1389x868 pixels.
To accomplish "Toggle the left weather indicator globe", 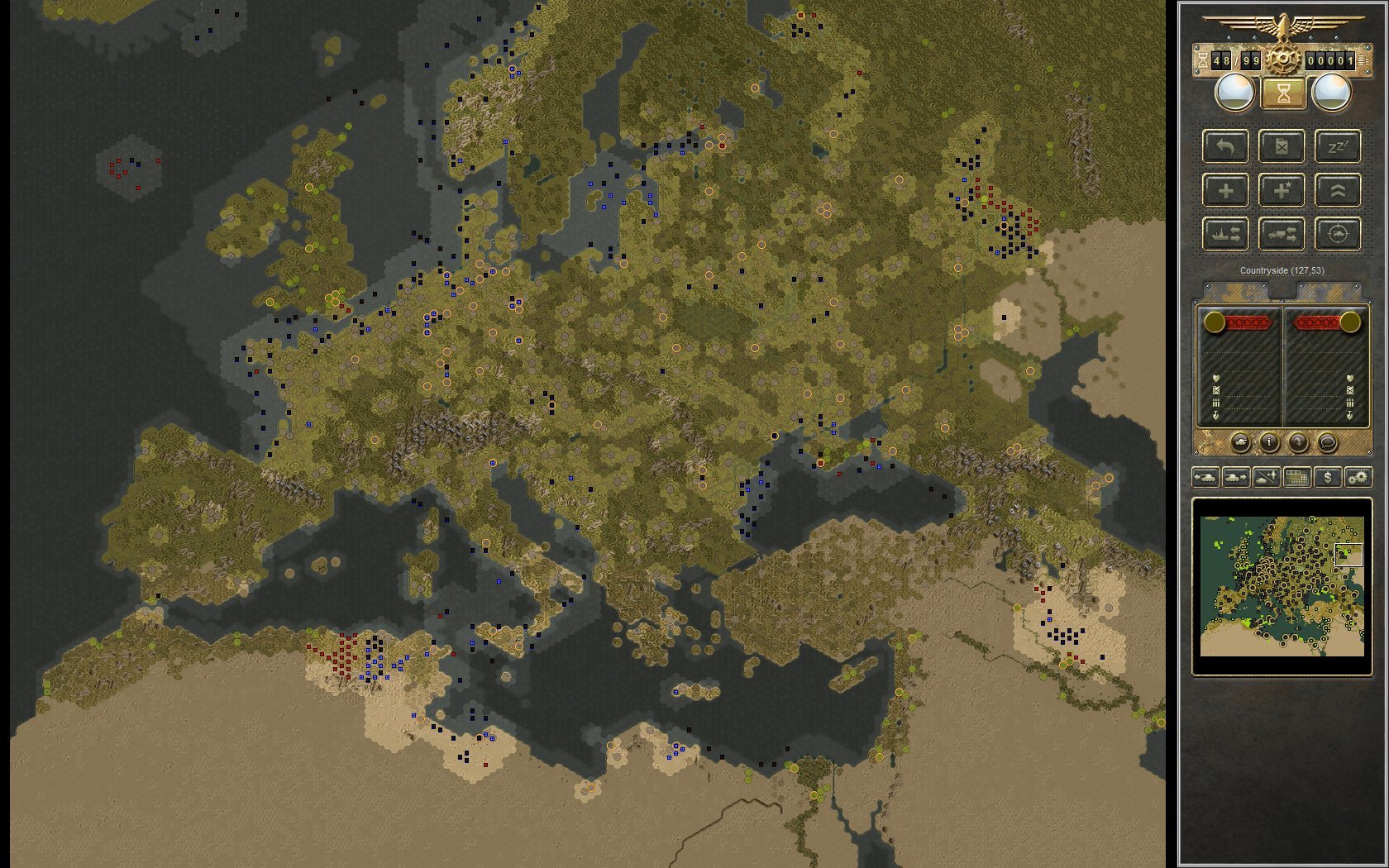I will pos(1232,91).
